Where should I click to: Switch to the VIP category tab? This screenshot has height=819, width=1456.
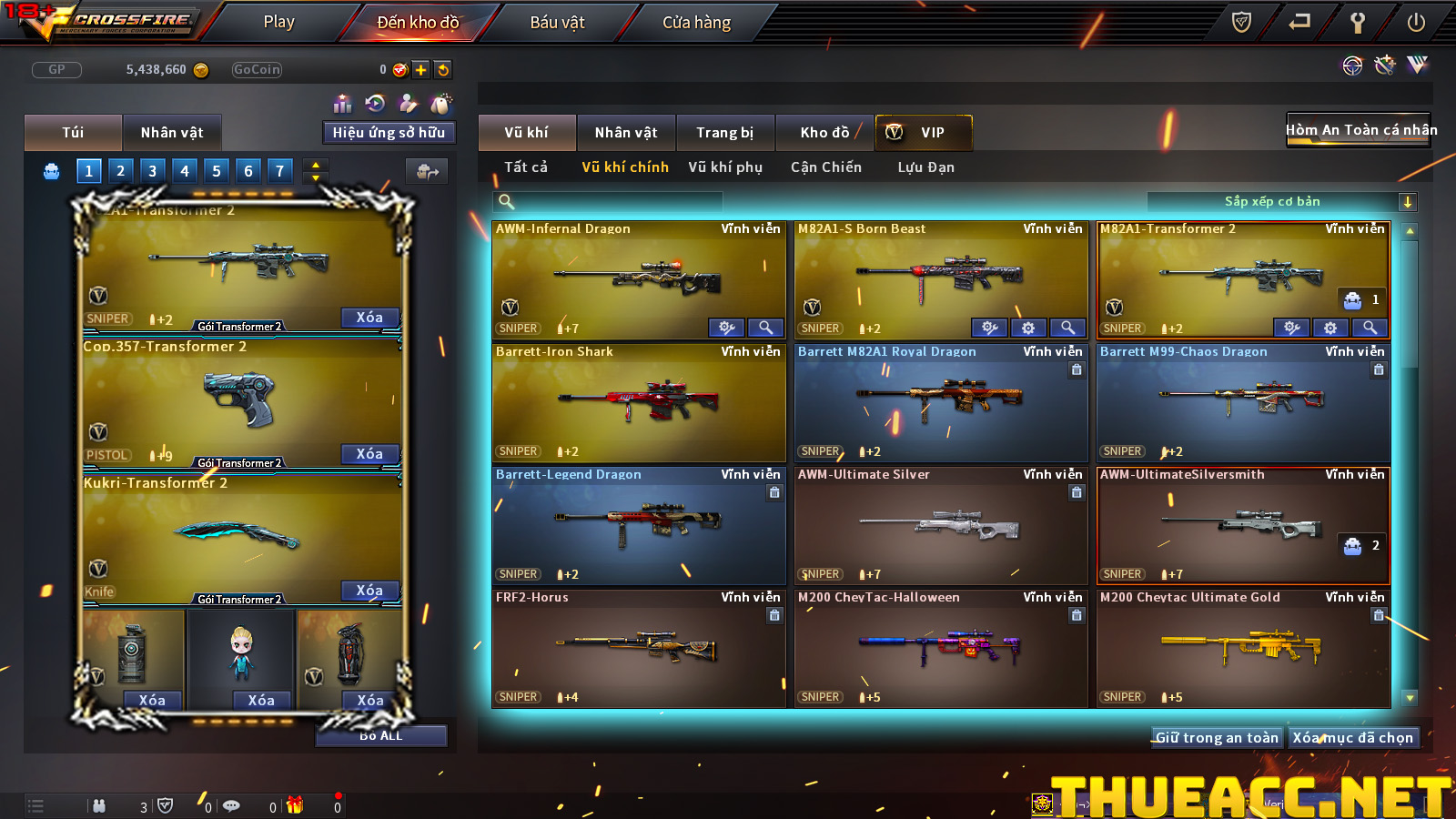tap(924, 133)
